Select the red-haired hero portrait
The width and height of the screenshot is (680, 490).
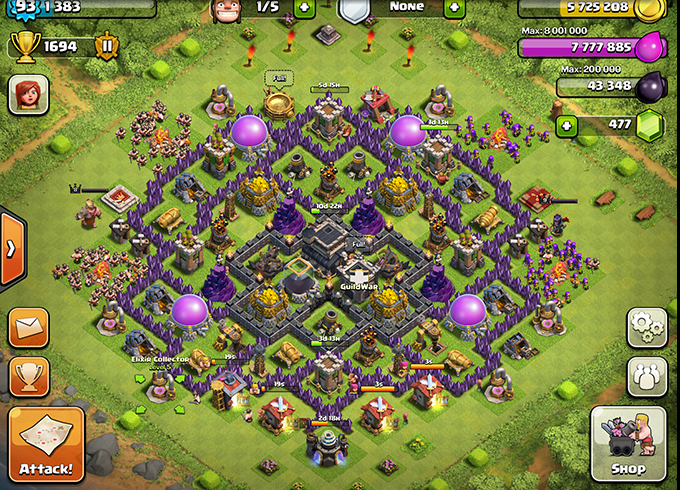pyautogui.click(x=28, y=94)
